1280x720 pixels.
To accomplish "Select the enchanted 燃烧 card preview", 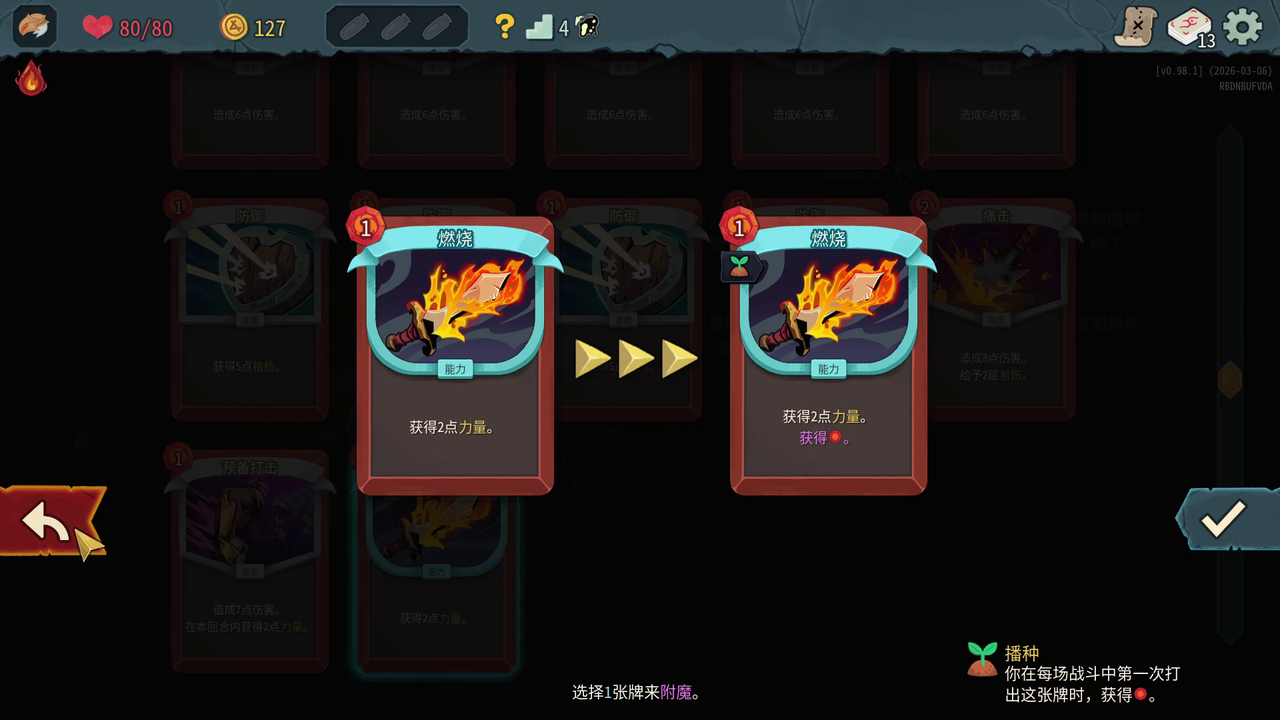I will 829,355.
